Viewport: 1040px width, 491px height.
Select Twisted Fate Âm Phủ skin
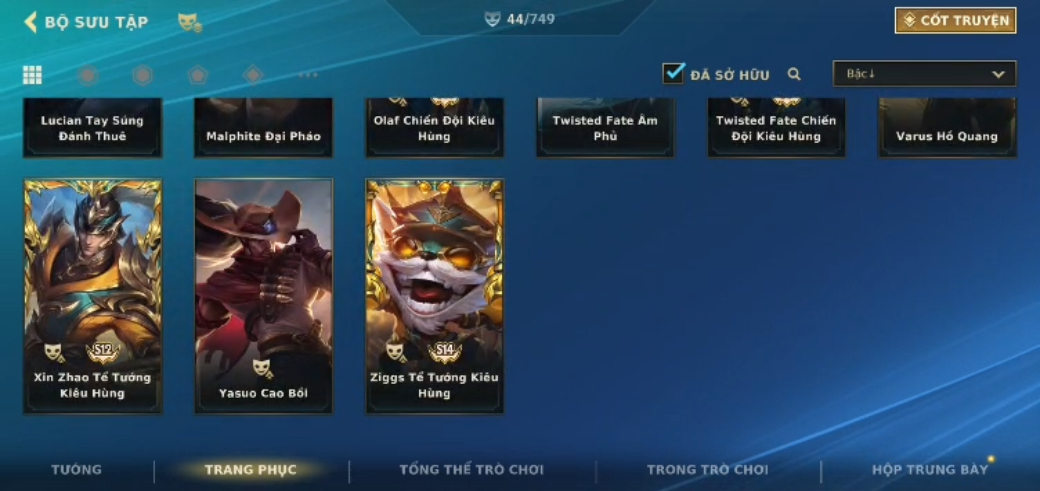coord(605,128)
